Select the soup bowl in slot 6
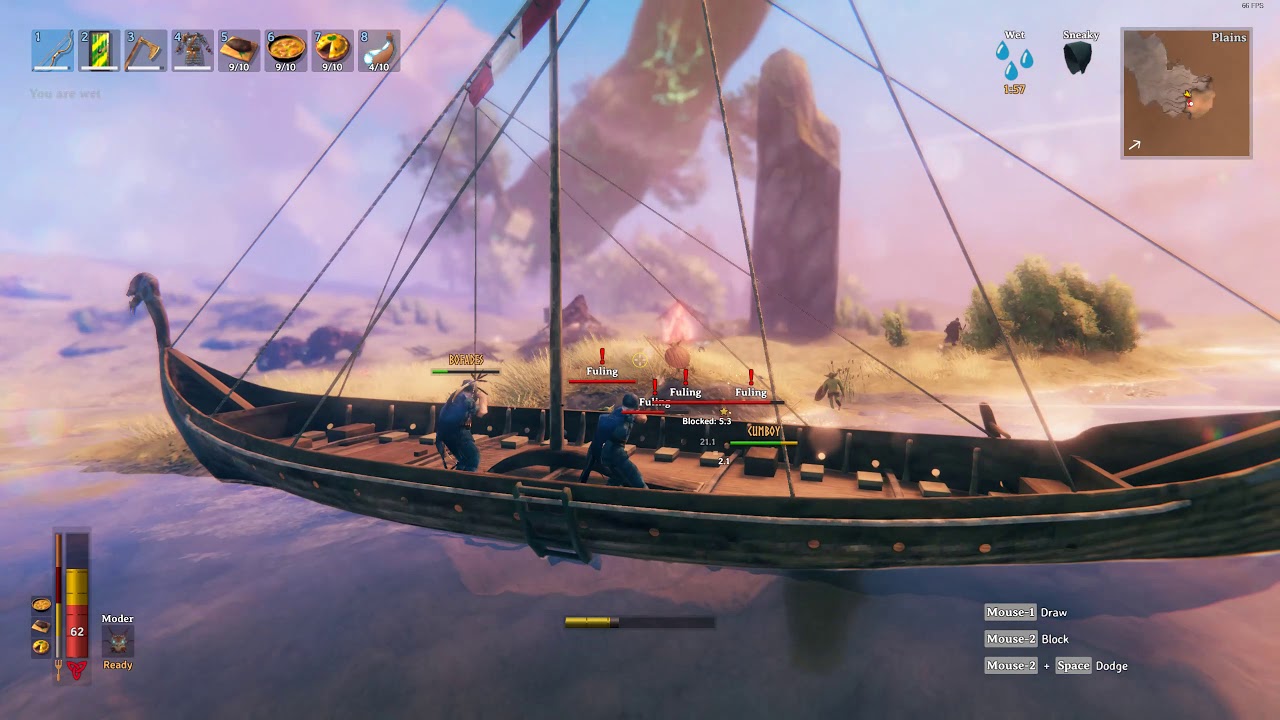This screenshot has height=720, width=1280. pos(286,51)
